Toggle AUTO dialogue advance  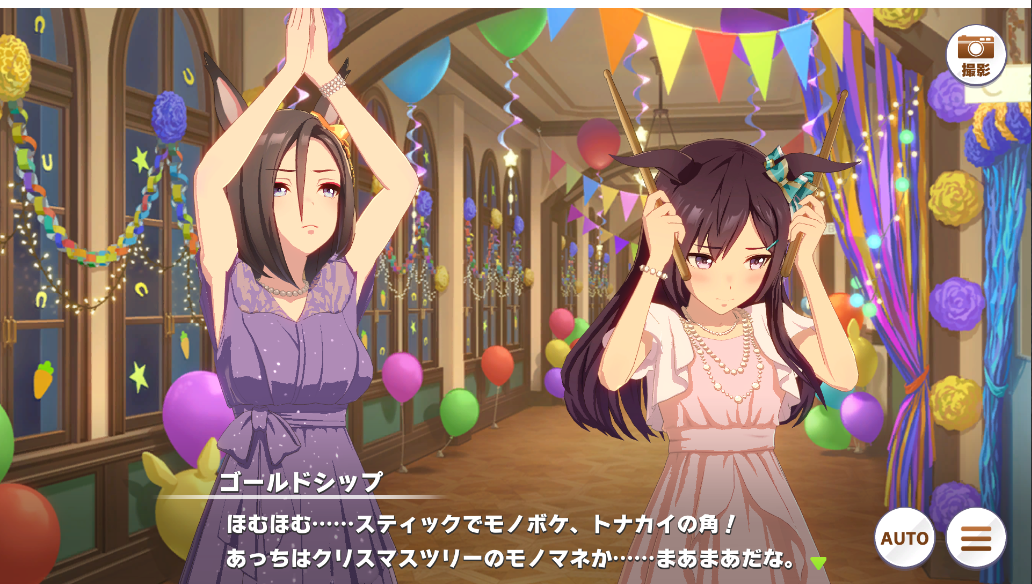pyautogui.click(x=905, y=538)
